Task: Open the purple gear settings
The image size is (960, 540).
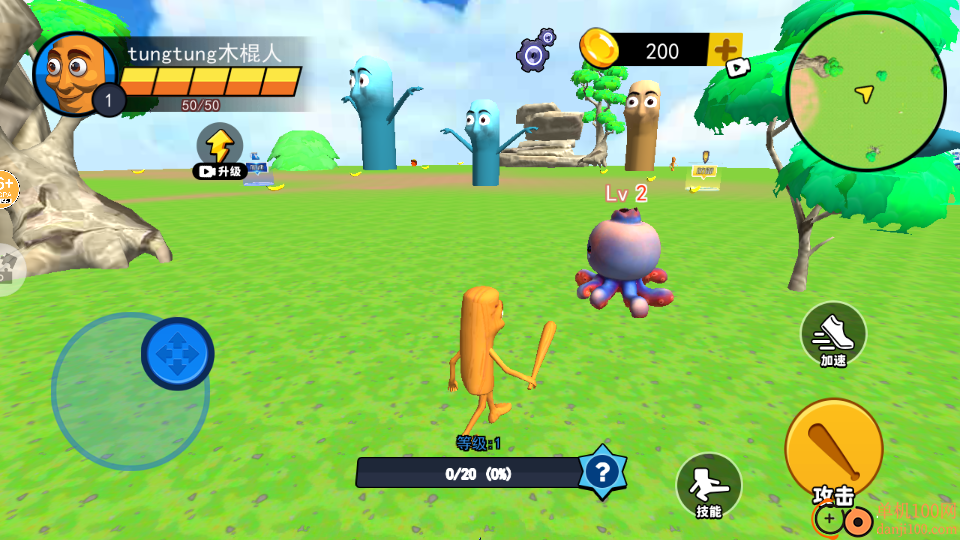Action: (536, 50)
